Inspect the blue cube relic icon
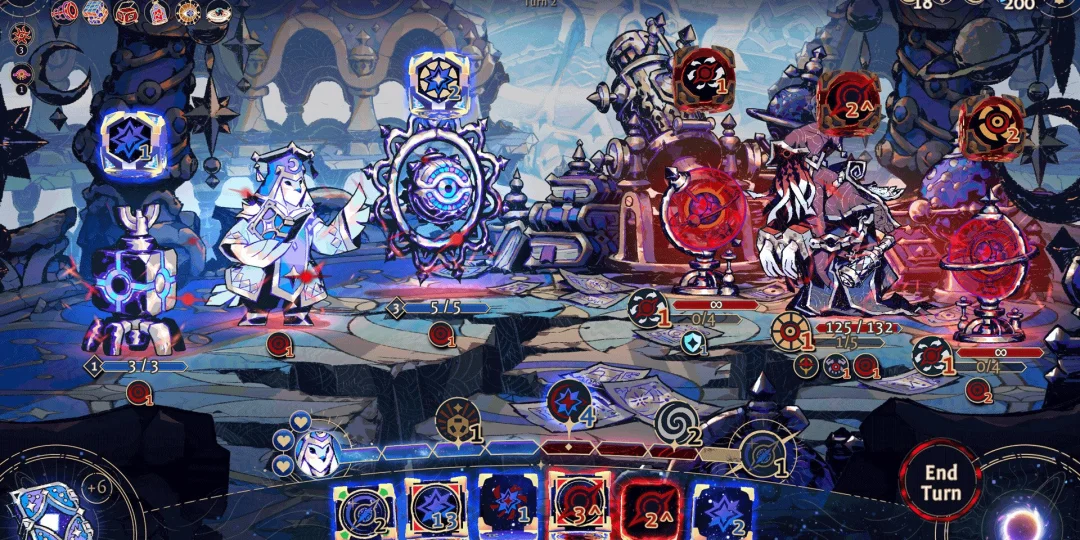Screen dimensions: 1080x540 pos(95,12)
